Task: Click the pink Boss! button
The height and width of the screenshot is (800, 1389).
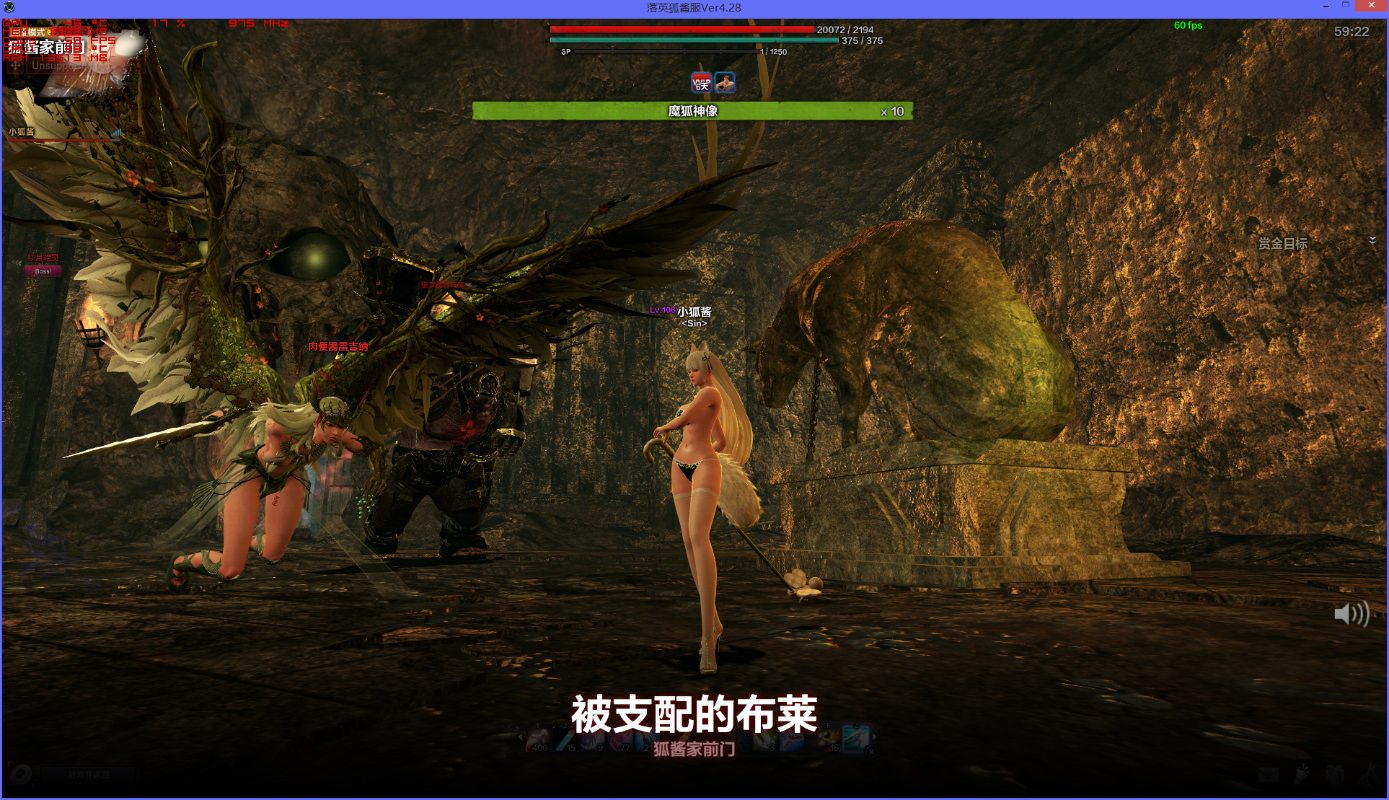Action: (x=43, y=271)
